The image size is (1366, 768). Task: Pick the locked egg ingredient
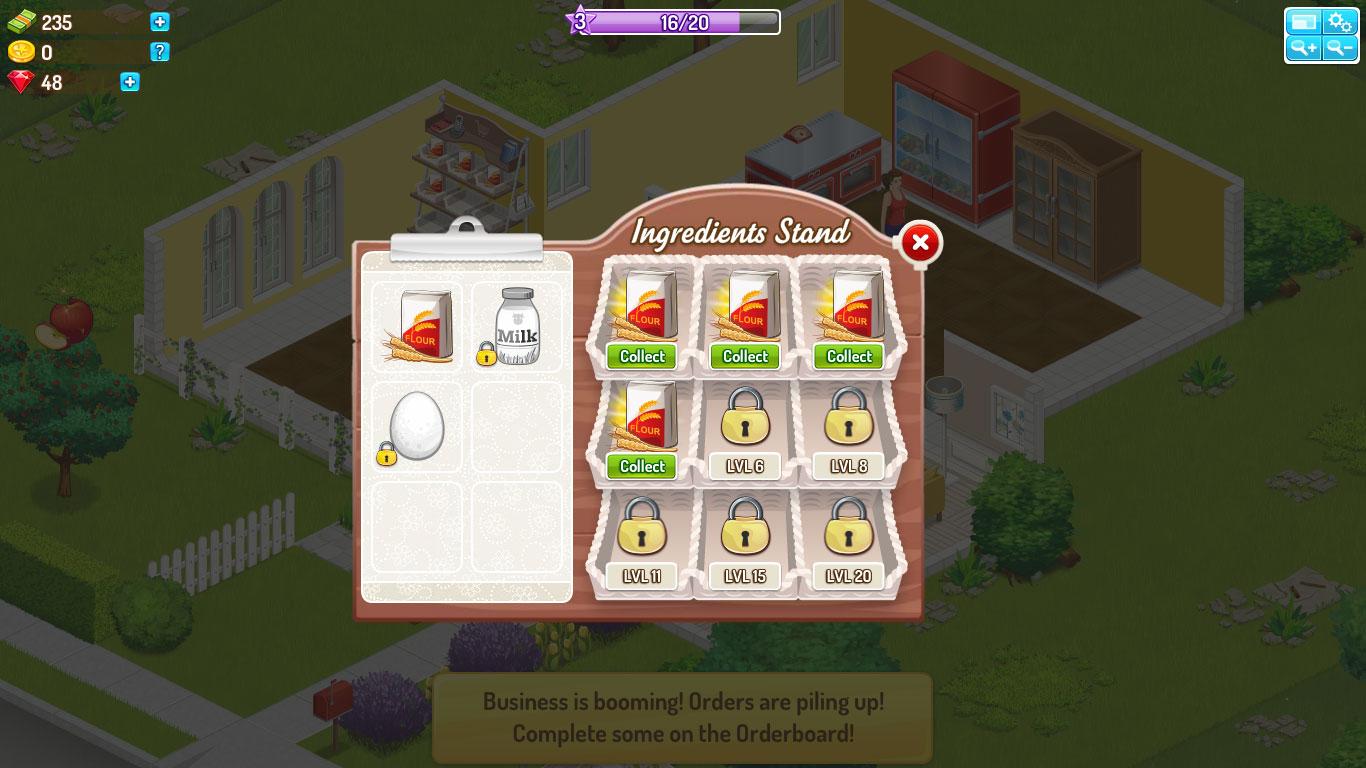click(415, 427)
